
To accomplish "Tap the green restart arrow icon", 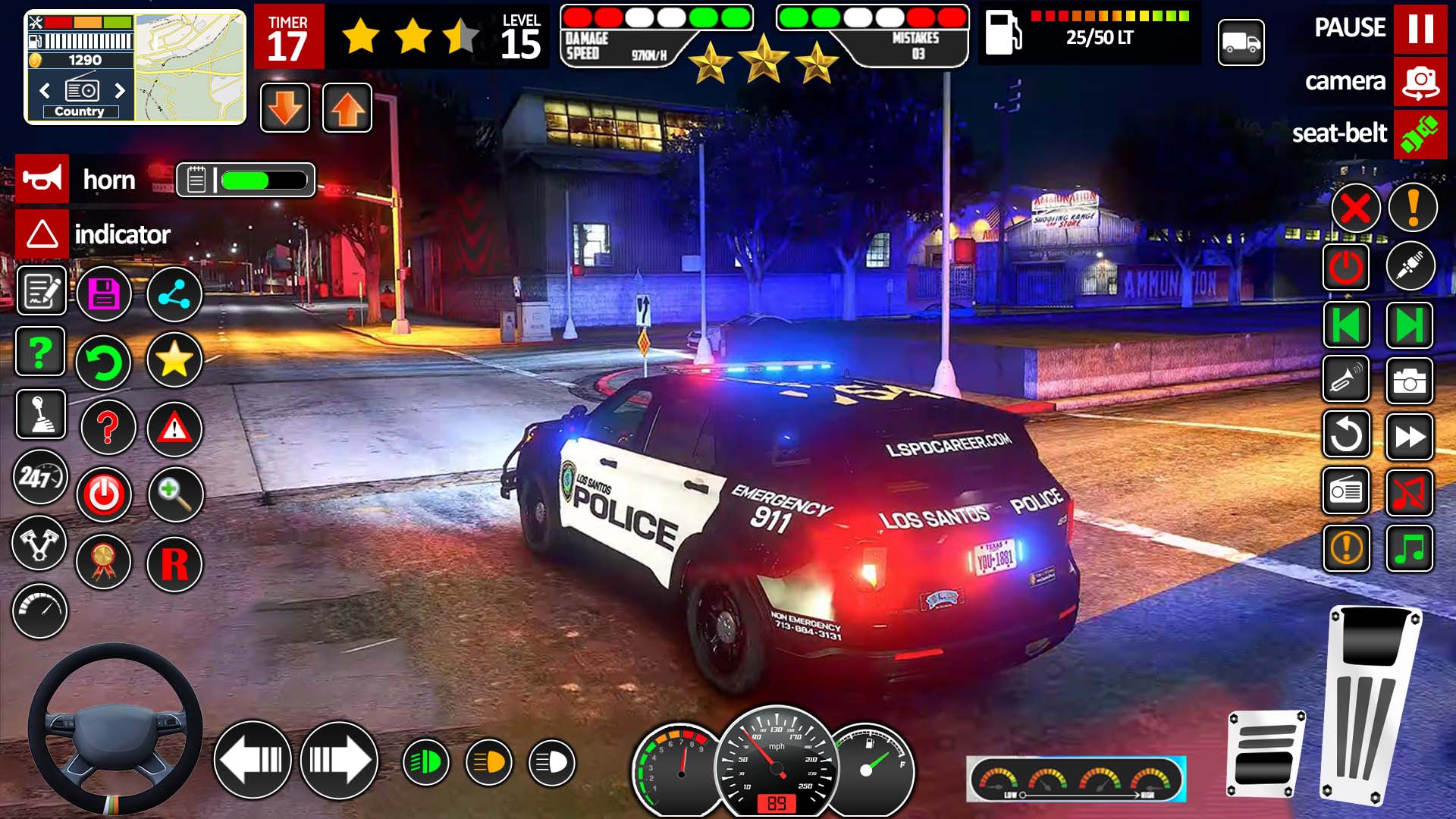I will click(x=105, y=362).
